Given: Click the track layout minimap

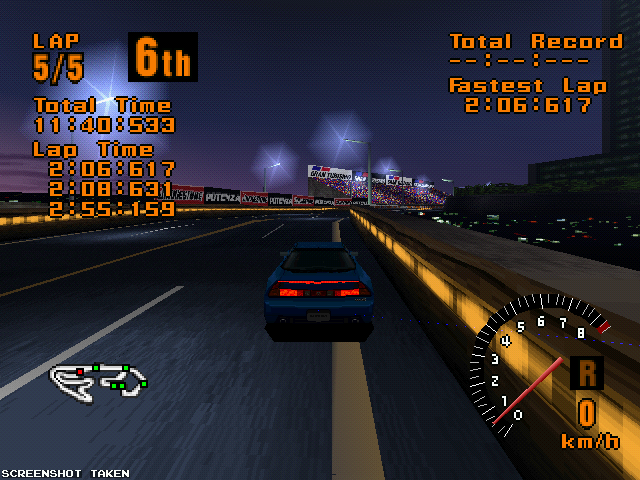Looking at the screenshot, I should [99, 378].
